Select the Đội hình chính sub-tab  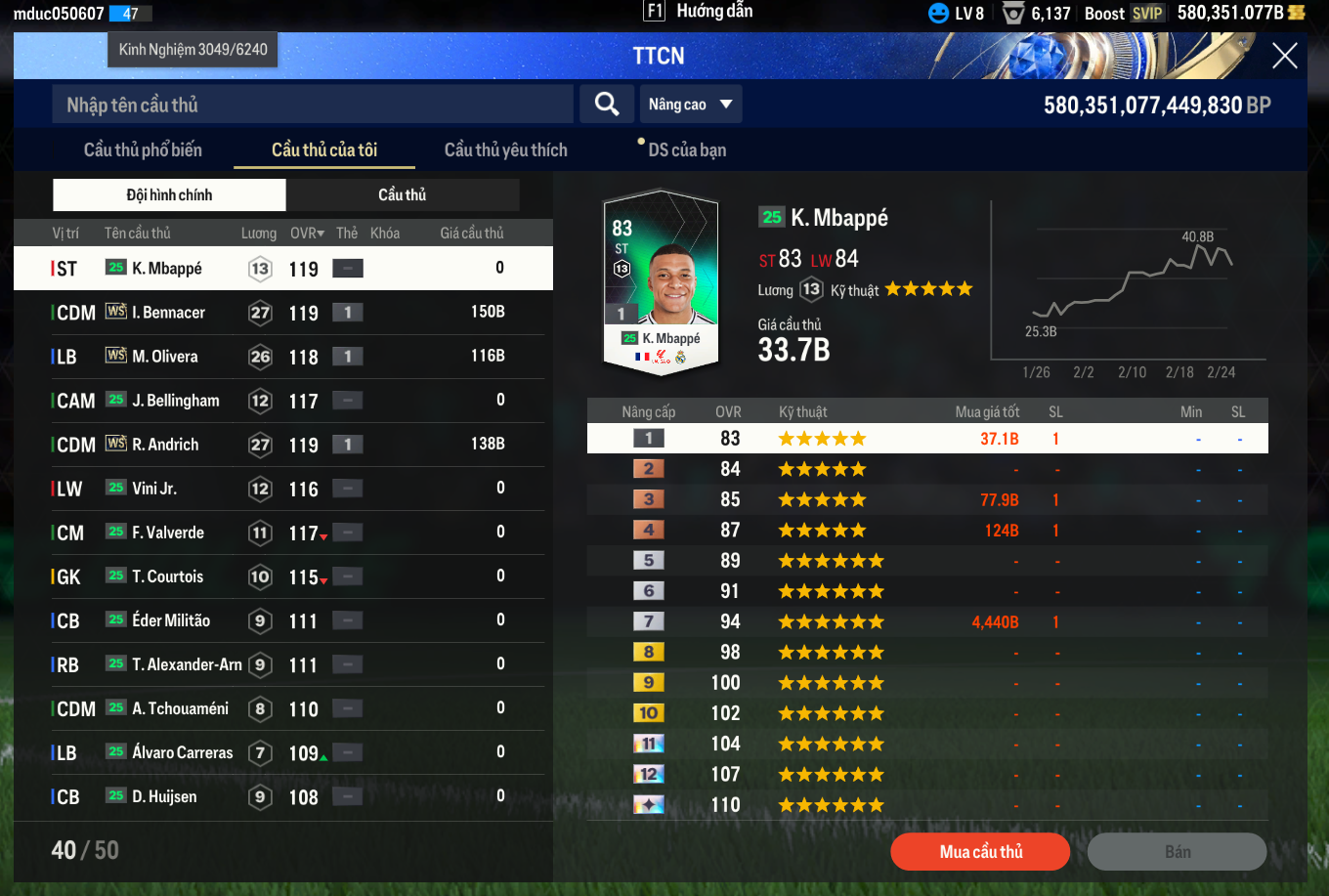(x=169, y=194)
